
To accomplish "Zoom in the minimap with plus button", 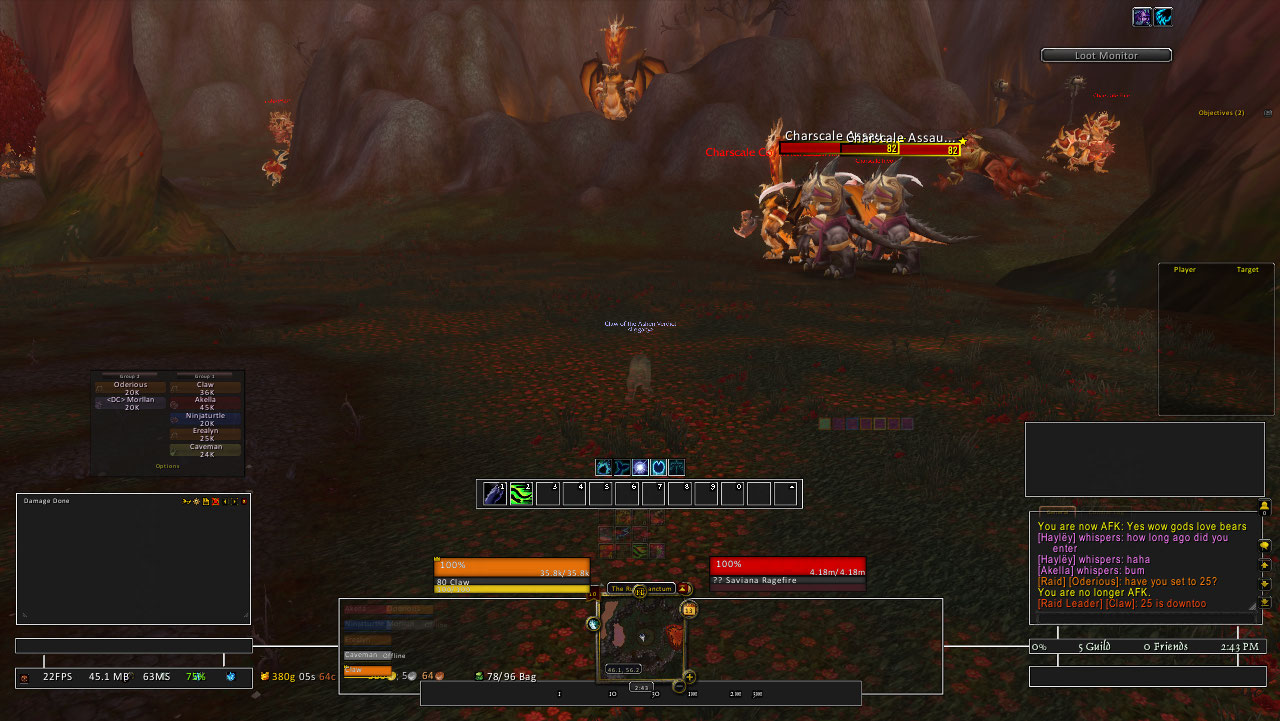I will [689, 677].
